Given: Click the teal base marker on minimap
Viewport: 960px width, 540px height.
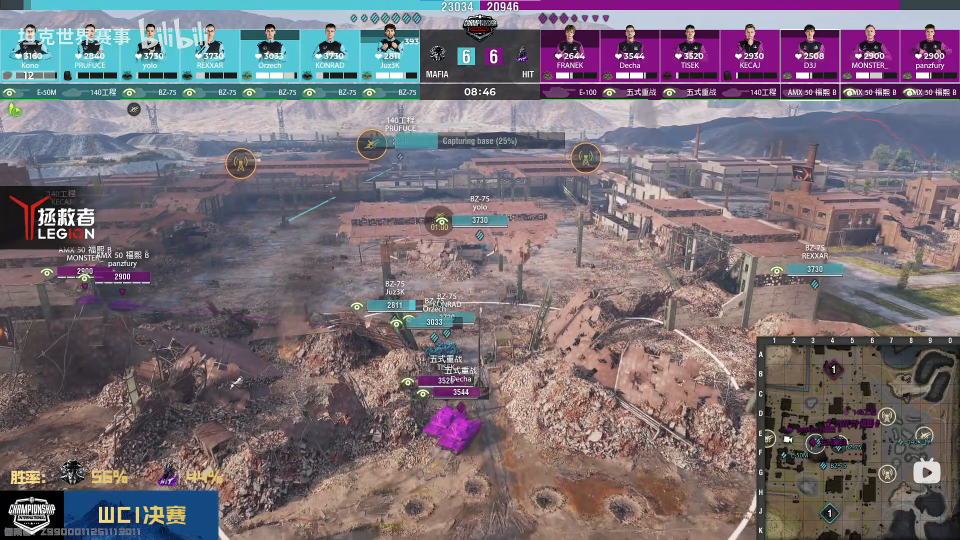Looking at the screenshot, I should point(829,513).
